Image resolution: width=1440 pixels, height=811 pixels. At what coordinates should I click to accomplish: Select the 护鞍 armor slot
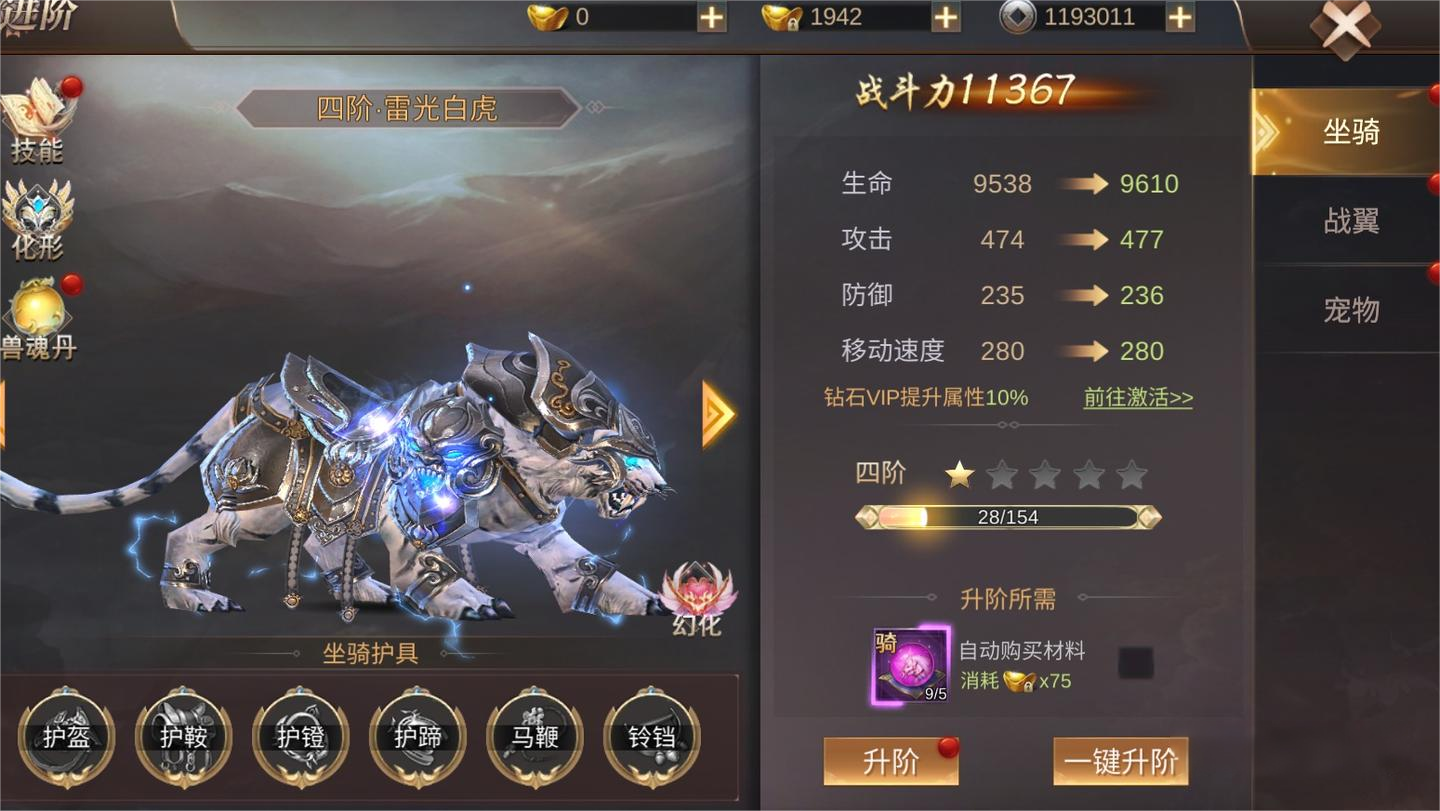click(184, 738)
